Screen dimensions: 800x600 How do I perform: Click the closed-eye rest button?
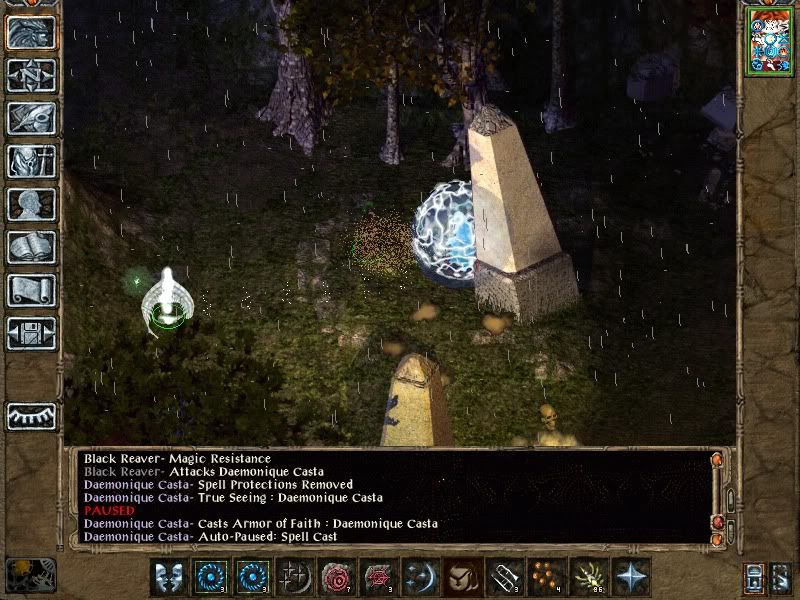click(x=31, y=415)
